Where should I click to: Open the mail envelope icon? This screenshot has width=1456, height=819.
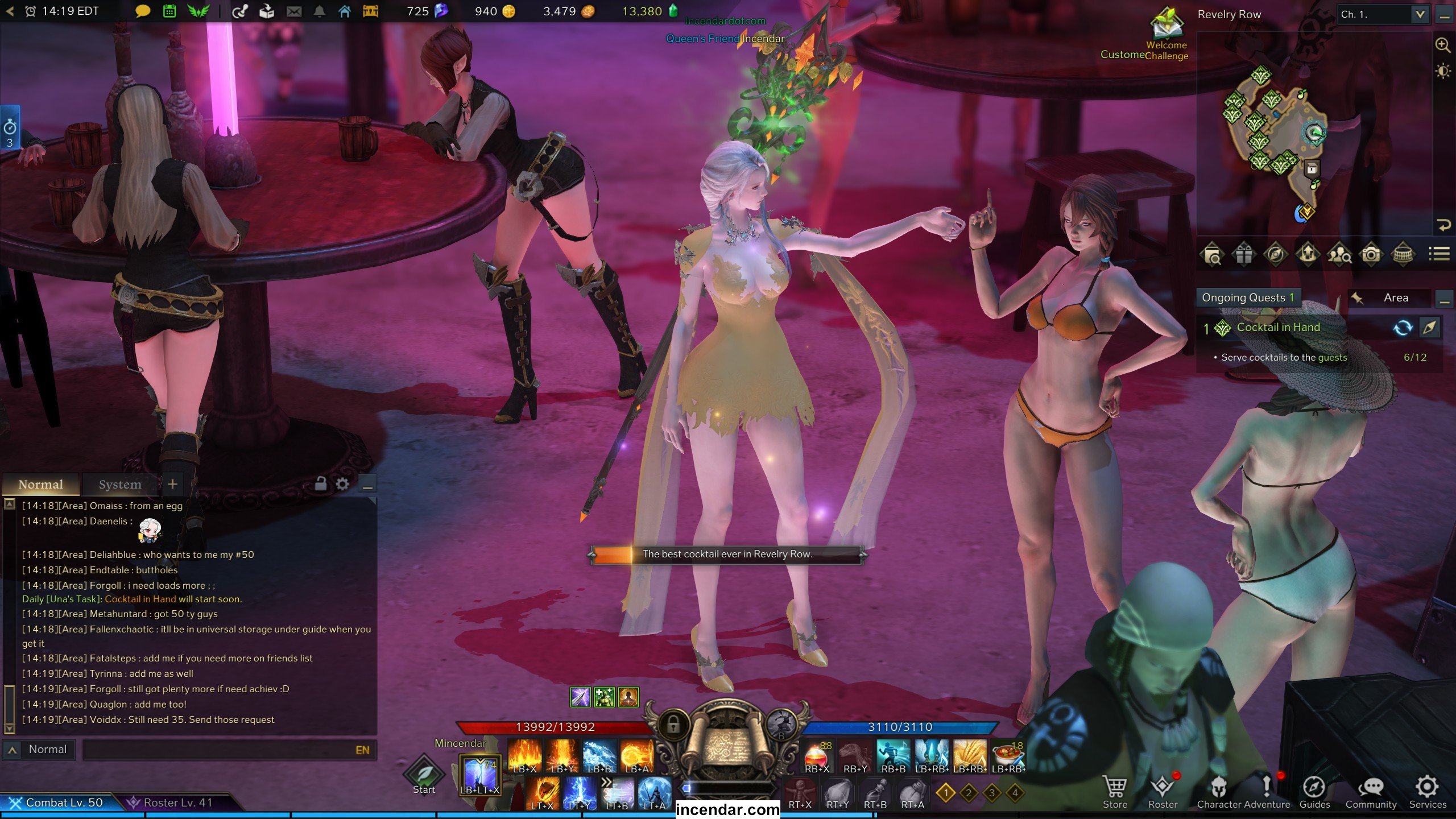[294, 11]
